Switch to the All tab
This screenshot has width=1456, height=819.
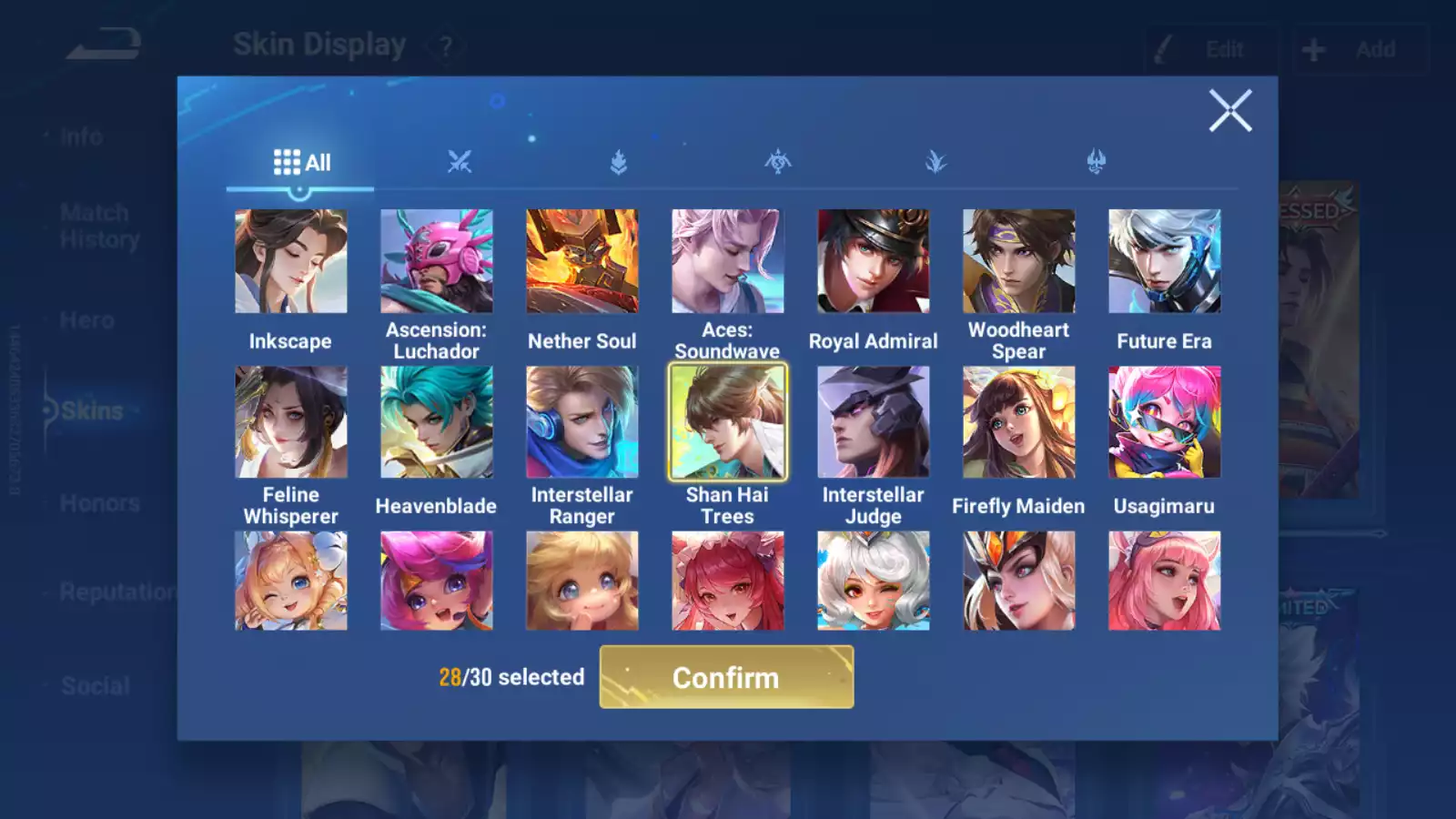[x=300, y=162]
